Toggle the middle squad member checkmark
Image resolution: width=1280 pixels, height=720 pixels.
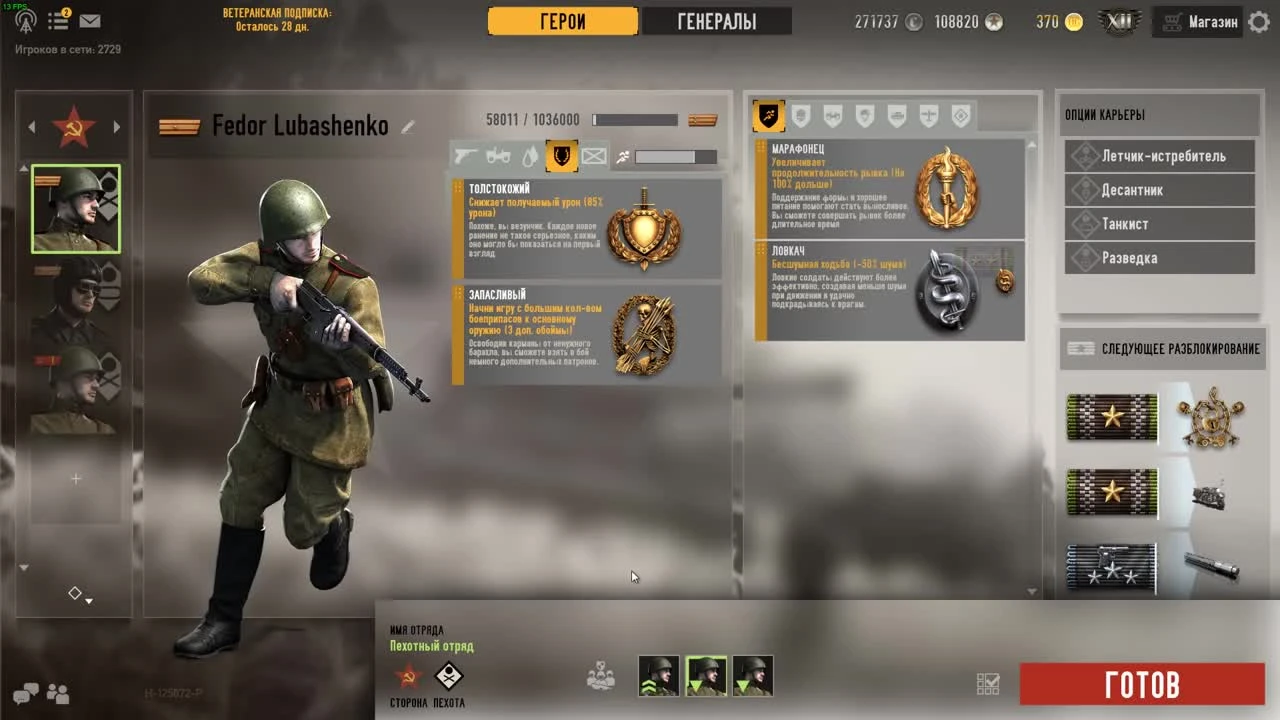click(x=707, y=675)
